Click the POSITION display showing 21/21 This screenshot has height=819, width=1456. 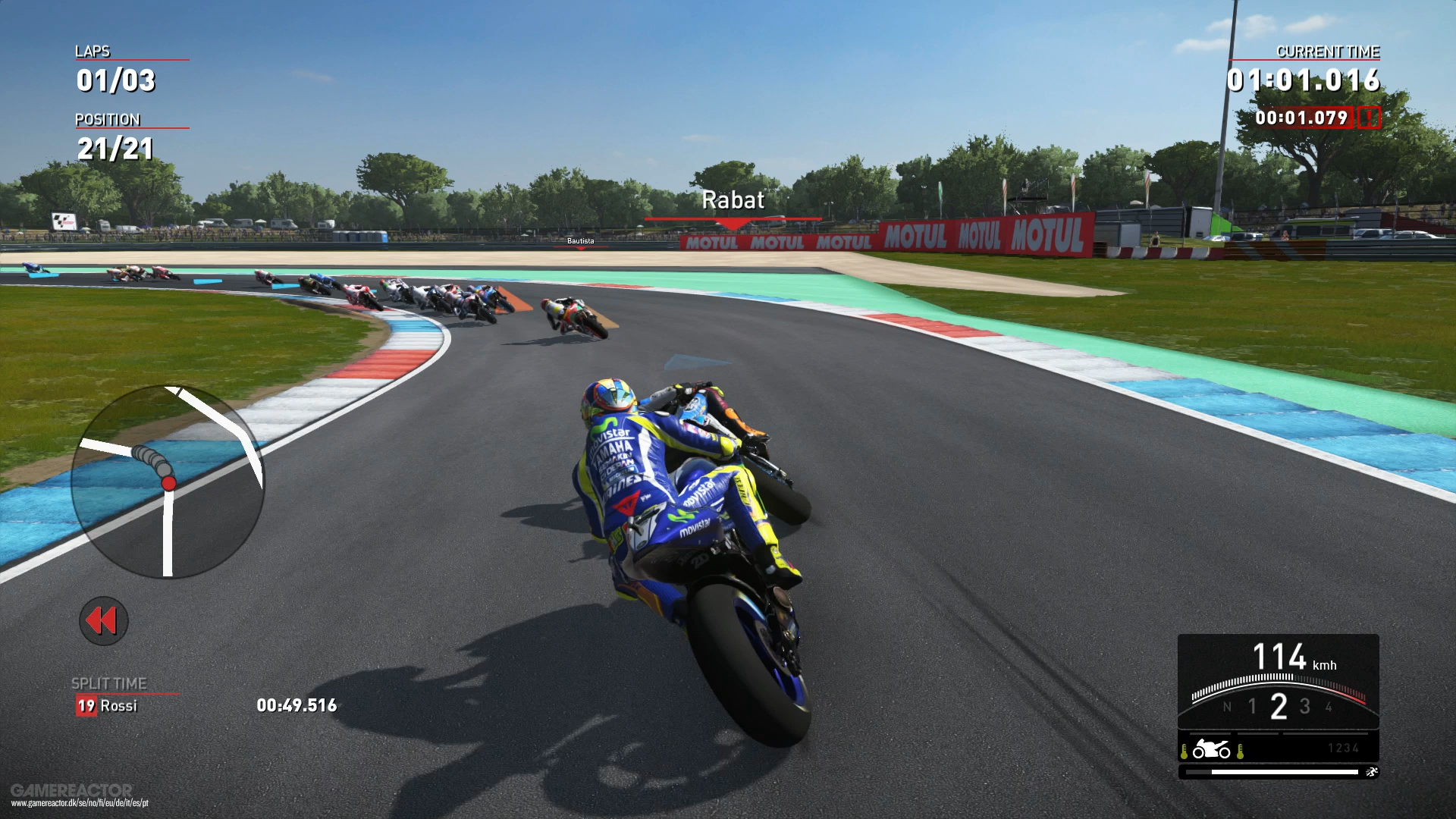tap(114, 149)
